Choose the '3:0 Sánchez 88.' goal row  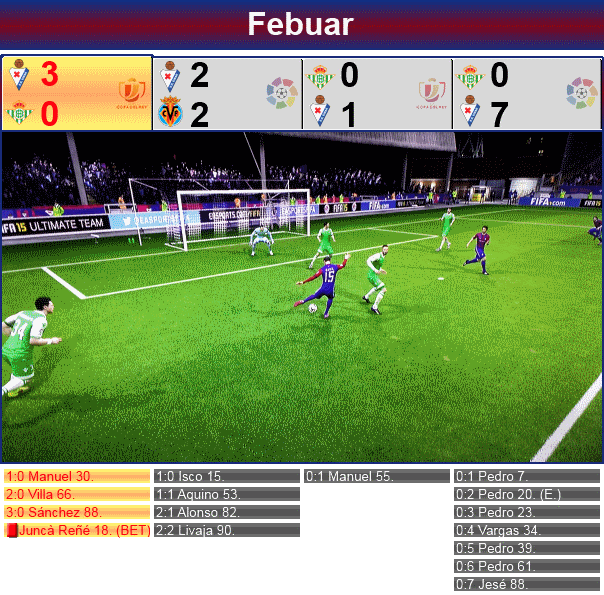click(77, 512)
